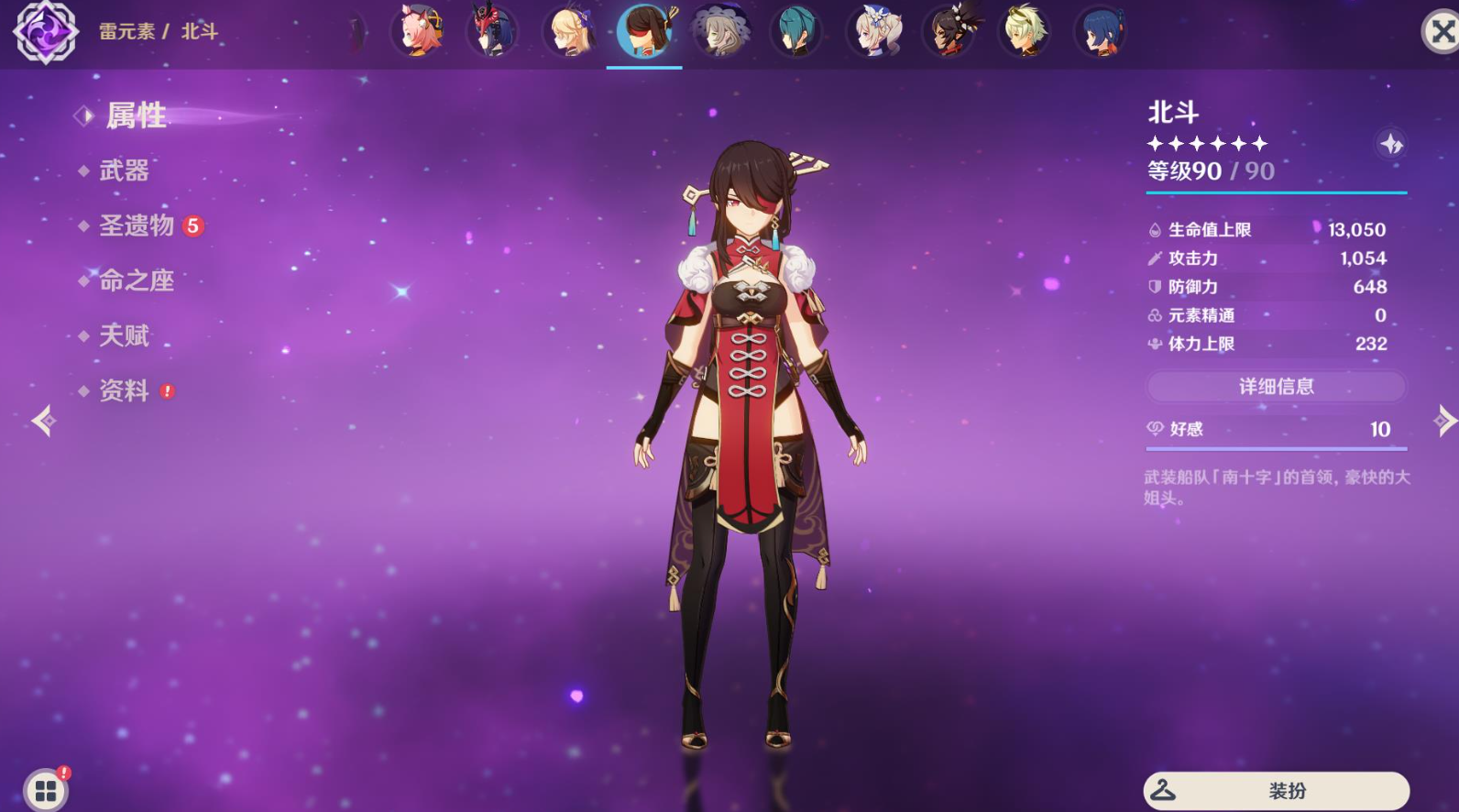Viewport: 1459px width, 812px height.
Task: Switch to the 天赋 talents section
Action: [x=124, y=335]
